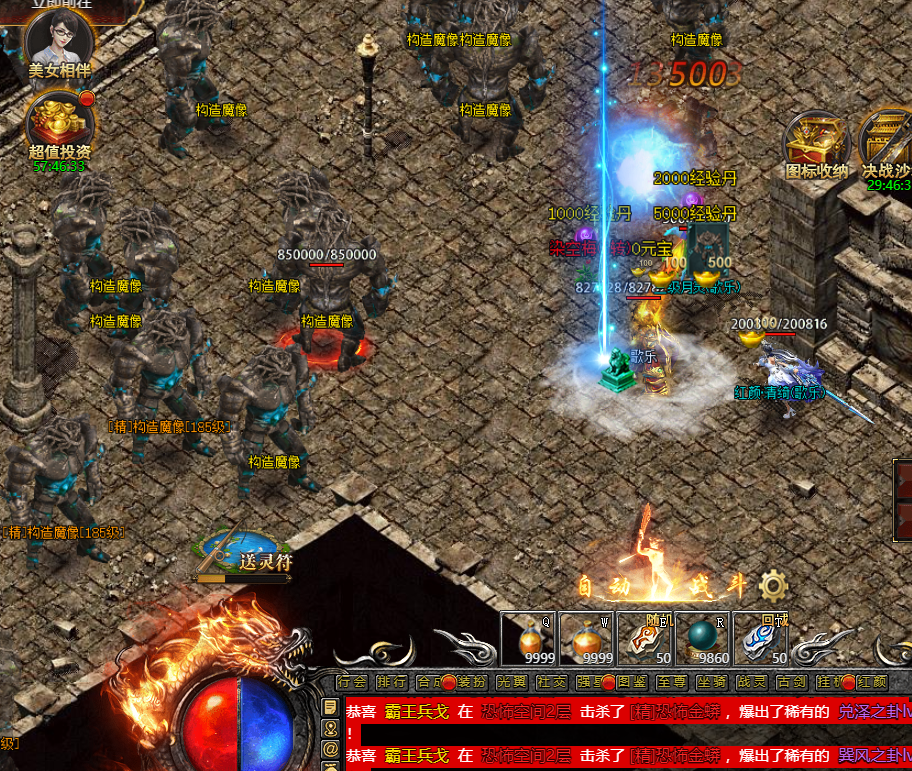Open the 古剑 ancient sword menu

pos(791,682)
